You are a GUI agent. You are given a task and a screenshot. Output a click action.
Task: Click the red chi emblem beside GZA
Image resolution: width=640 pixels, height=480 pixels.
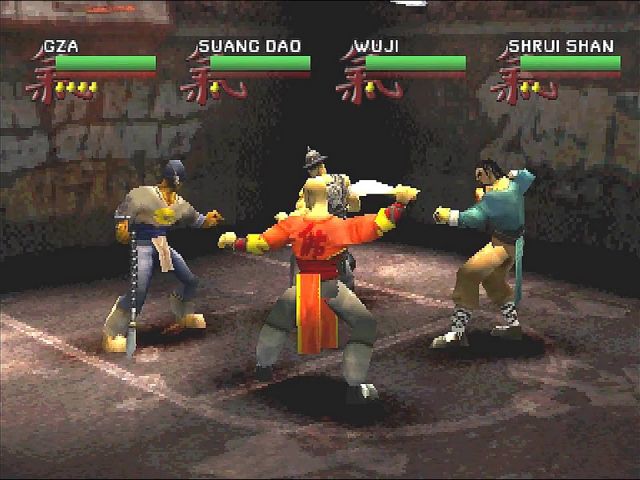click(x=40, y=78)
